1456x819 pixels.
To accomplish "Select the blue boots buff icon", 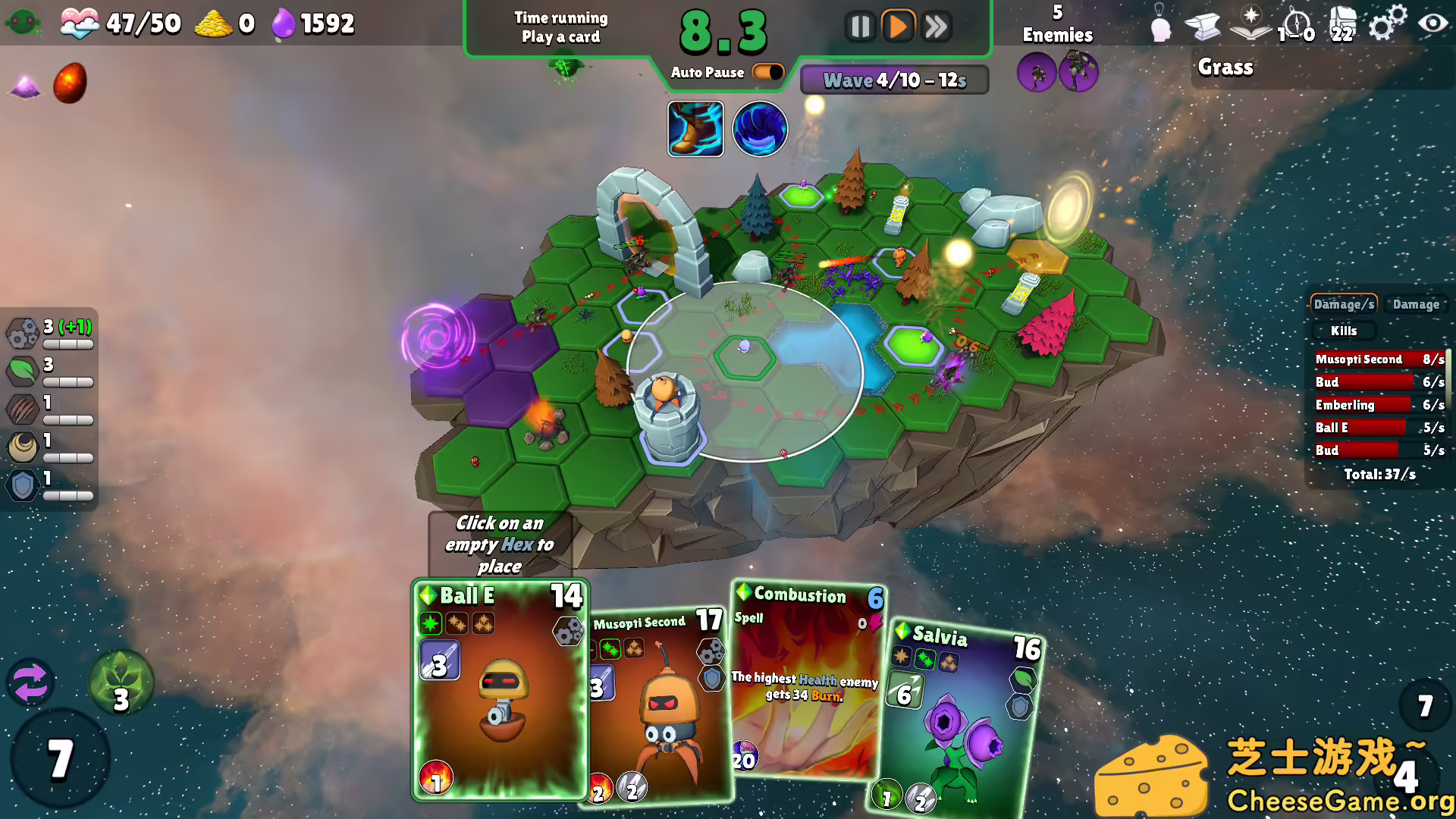I will [x=695, y=128].
